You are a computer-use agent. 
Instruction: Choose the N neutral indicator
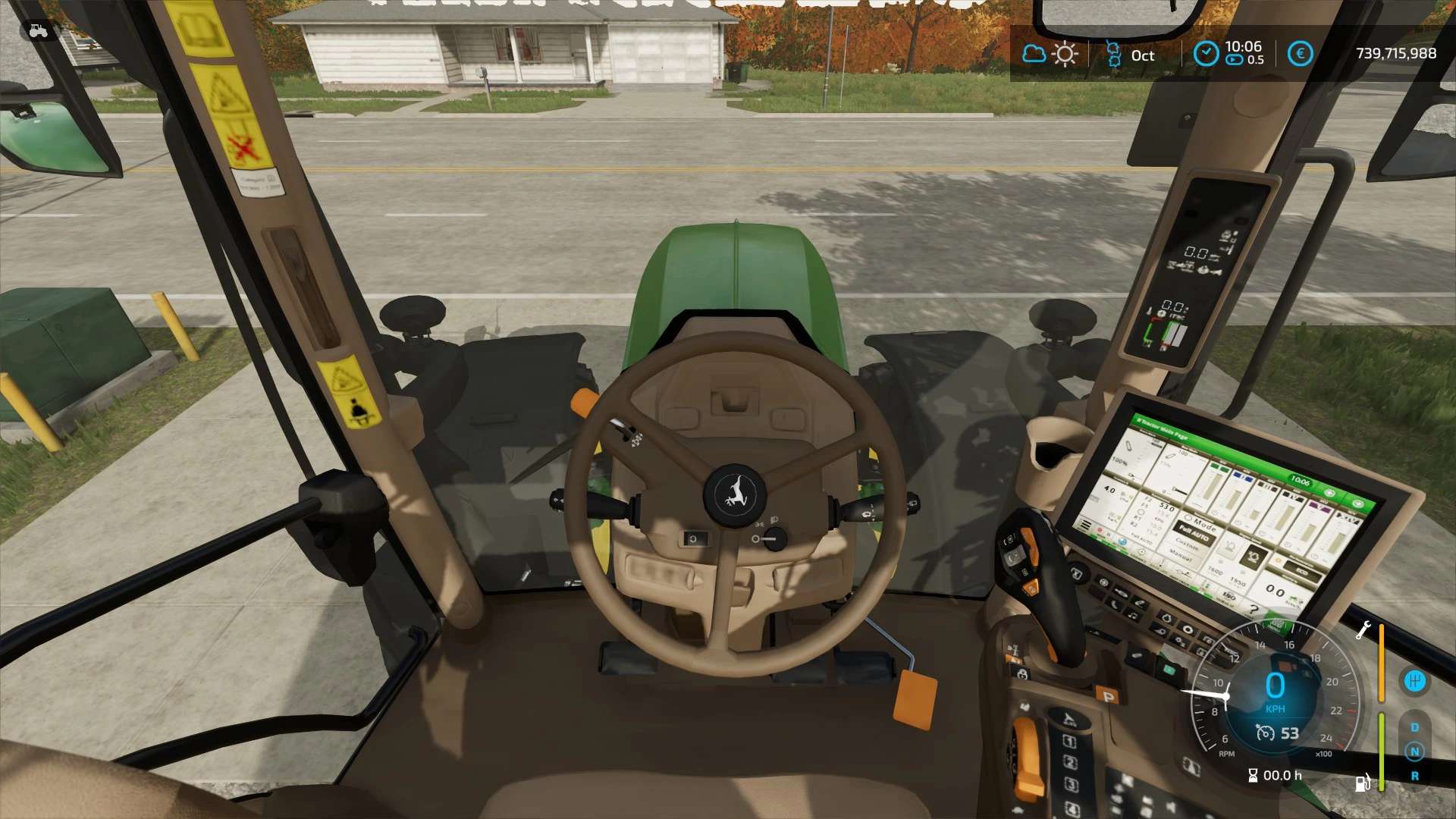pos(1414,752)
